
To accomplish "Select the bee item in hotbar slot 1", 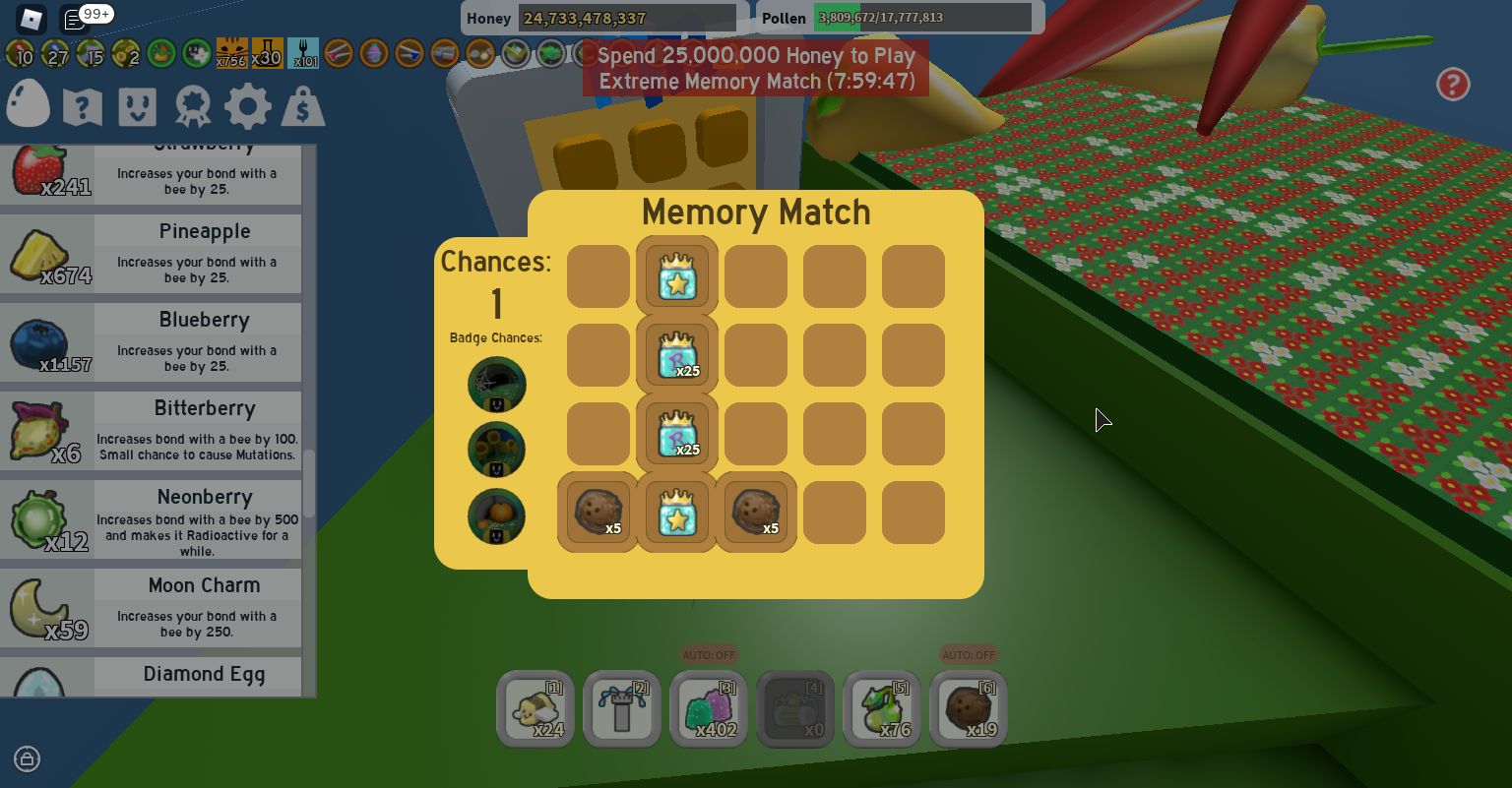I will coord(535,708).
